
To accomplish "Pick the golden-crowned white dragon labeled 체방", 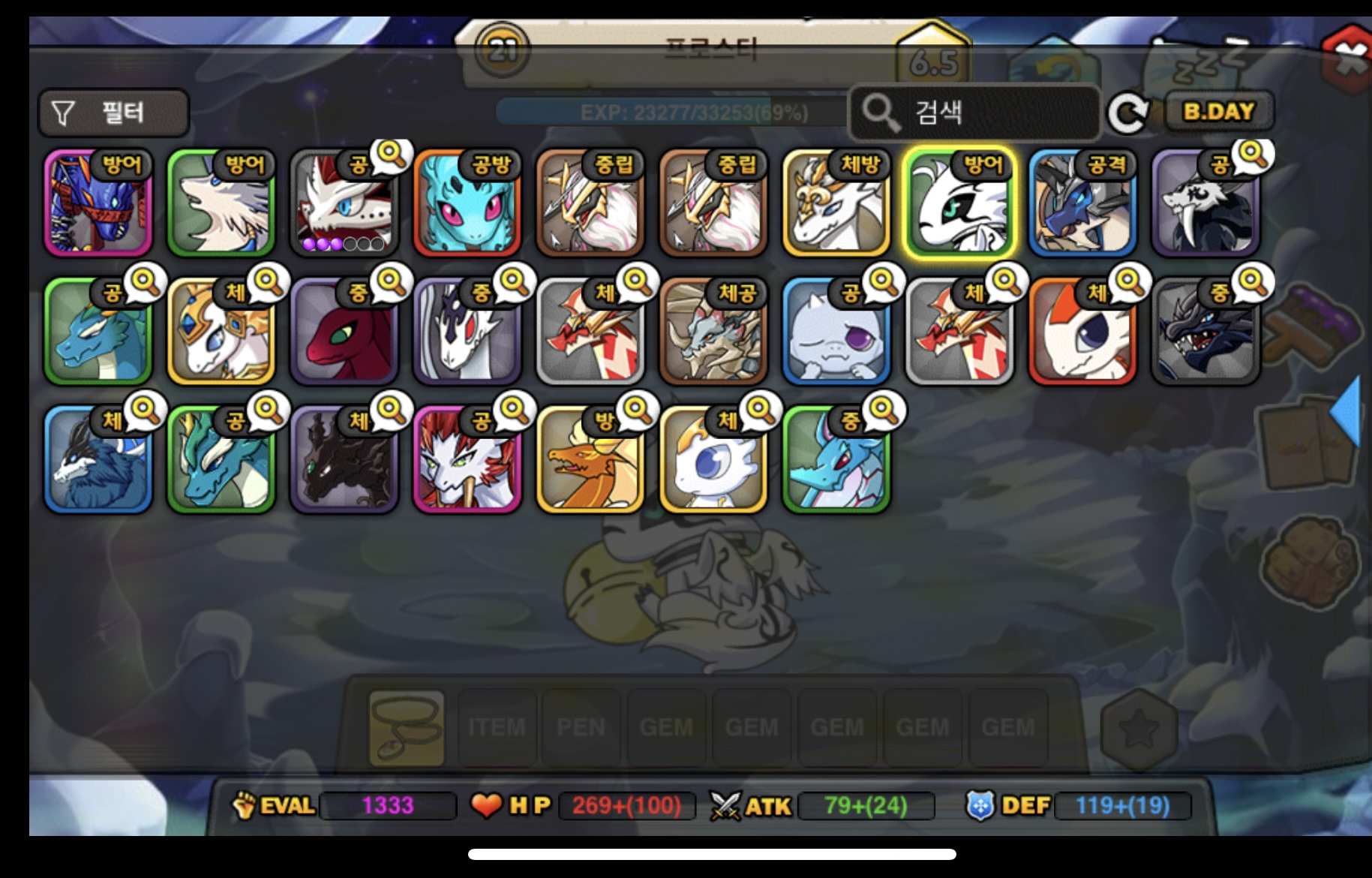I will tap(836, 203).
